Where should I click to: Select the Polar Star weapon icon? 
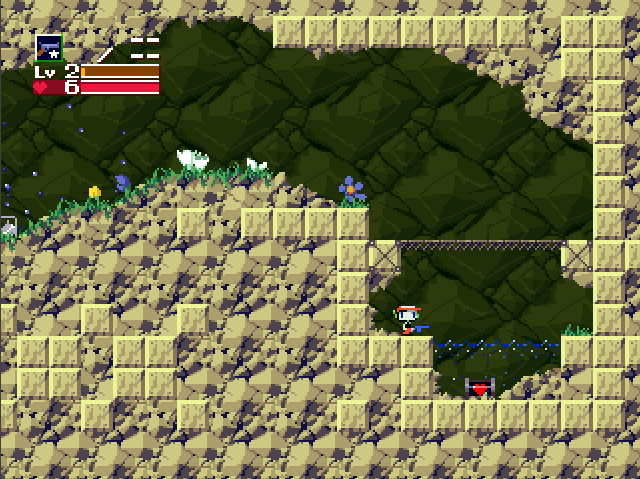[48, 48]
